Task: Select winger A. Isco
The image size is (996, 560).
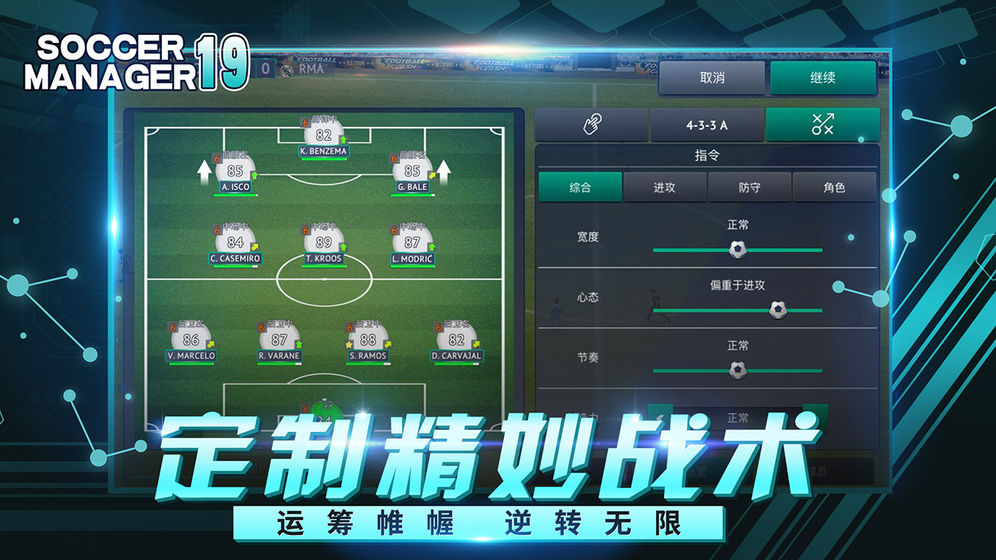Action: coord(235,173)
